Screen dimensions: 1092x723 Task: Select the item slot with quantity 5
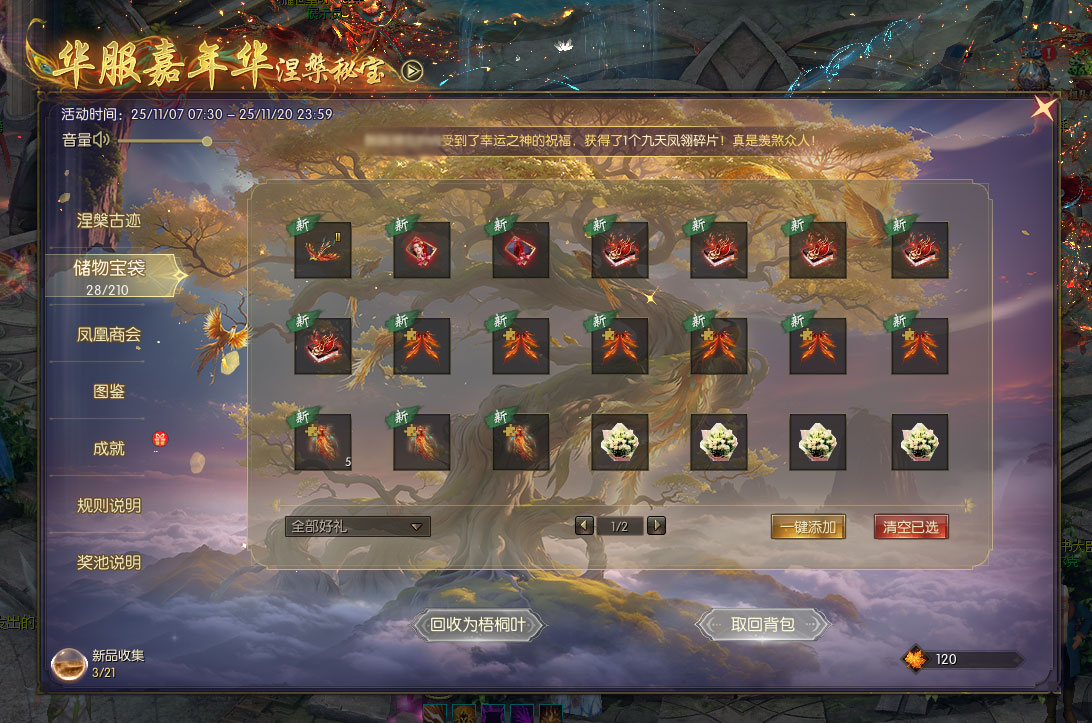322,442
